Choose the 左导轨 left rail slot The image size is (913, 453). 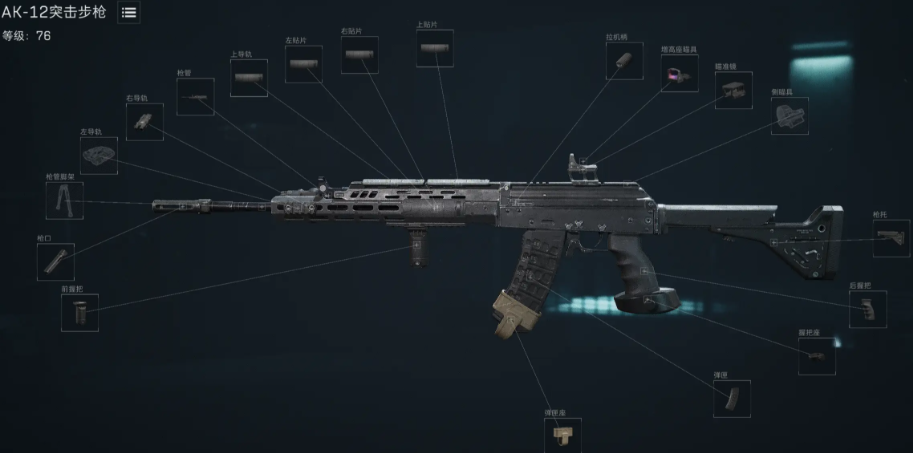click(x=98, y=156)
